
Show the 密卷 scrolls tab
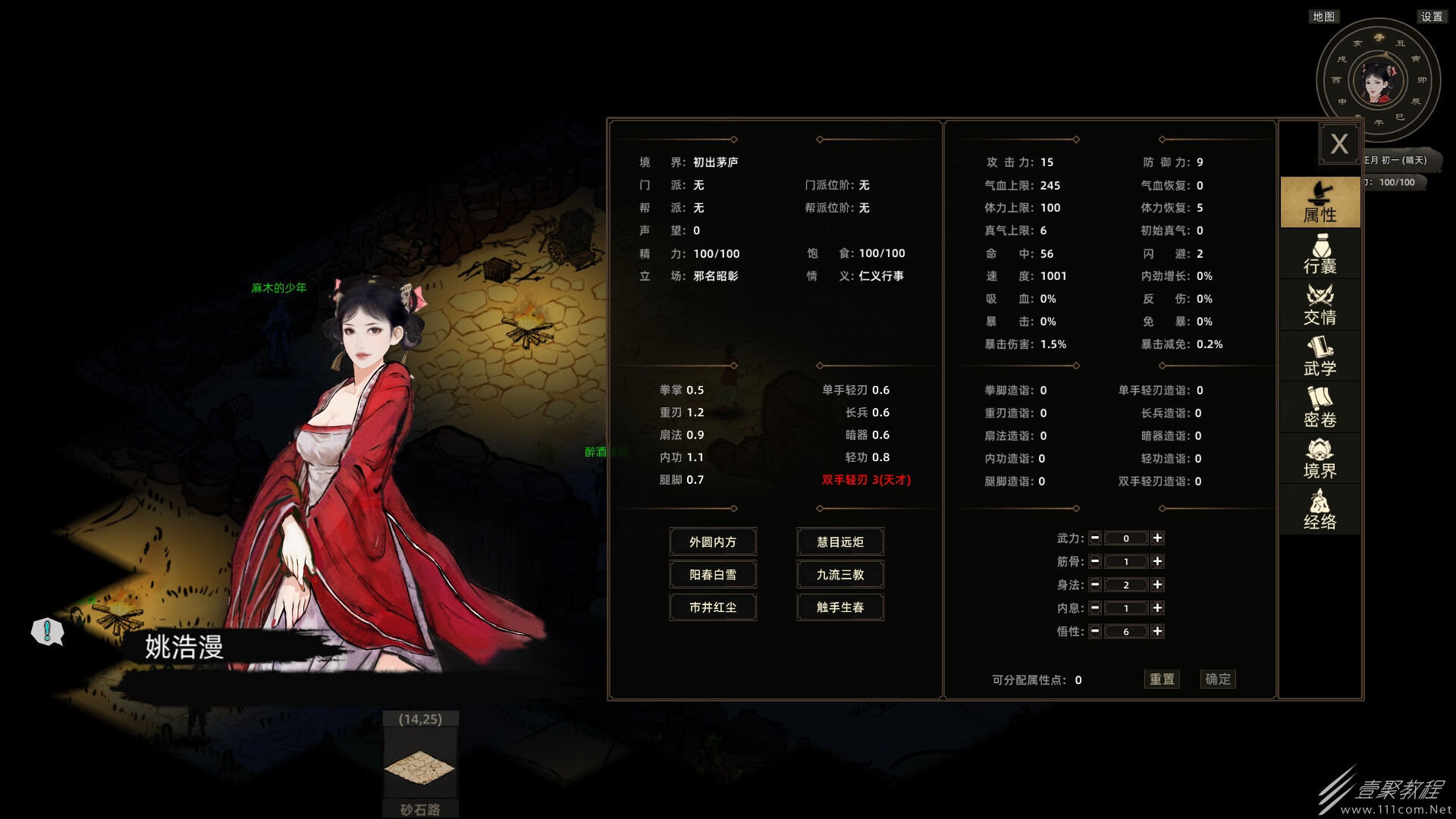tap(1319, 407)
